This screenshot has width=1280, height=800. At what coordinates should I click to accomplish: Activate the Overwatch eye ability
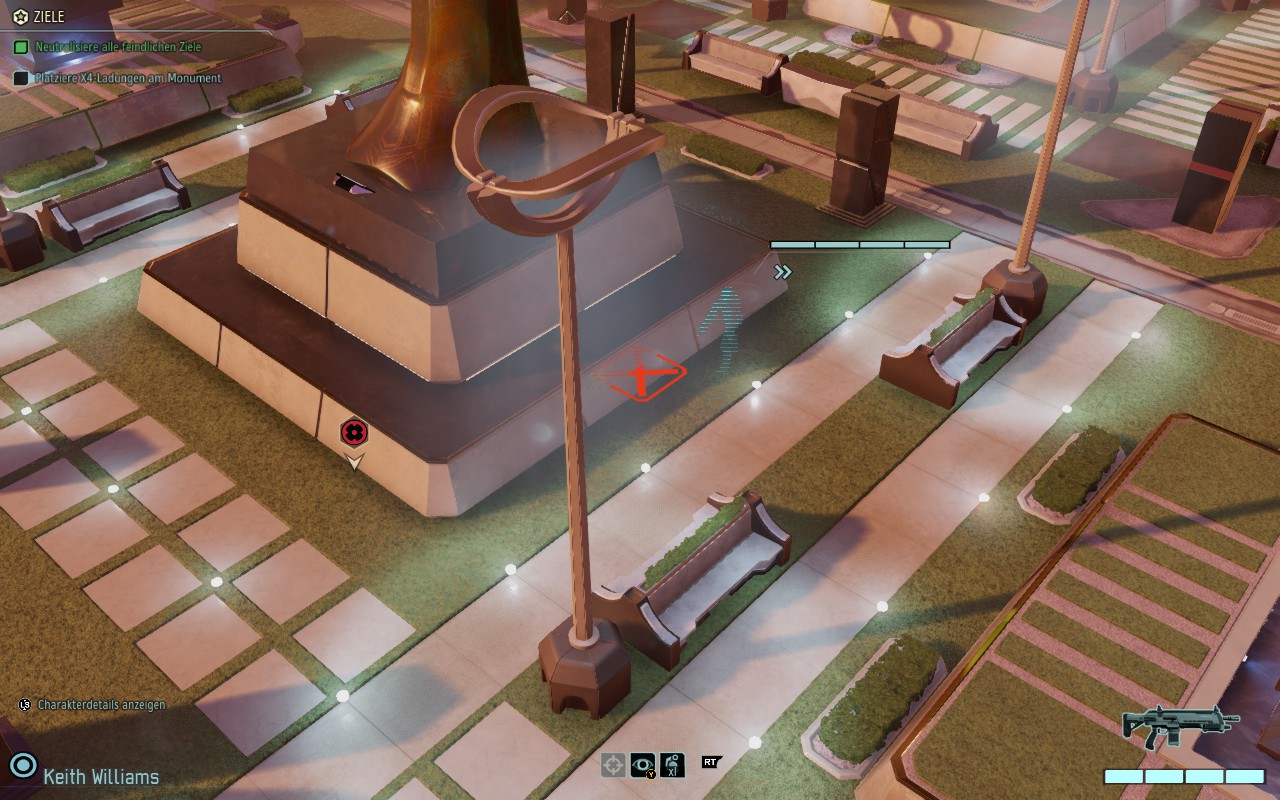(x=643, y=765)
